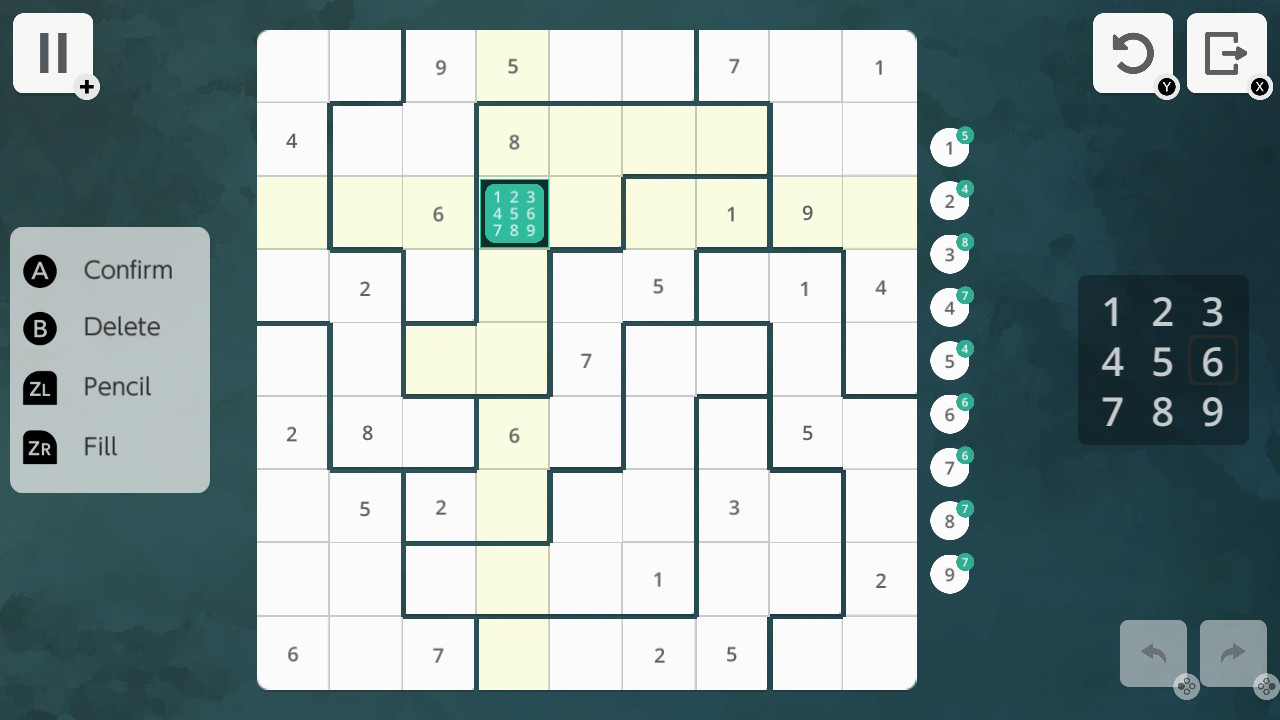Viewport: 1280px width, 720px height.
Task: Click the number 5 counter badge
Action: click(949, 360)
